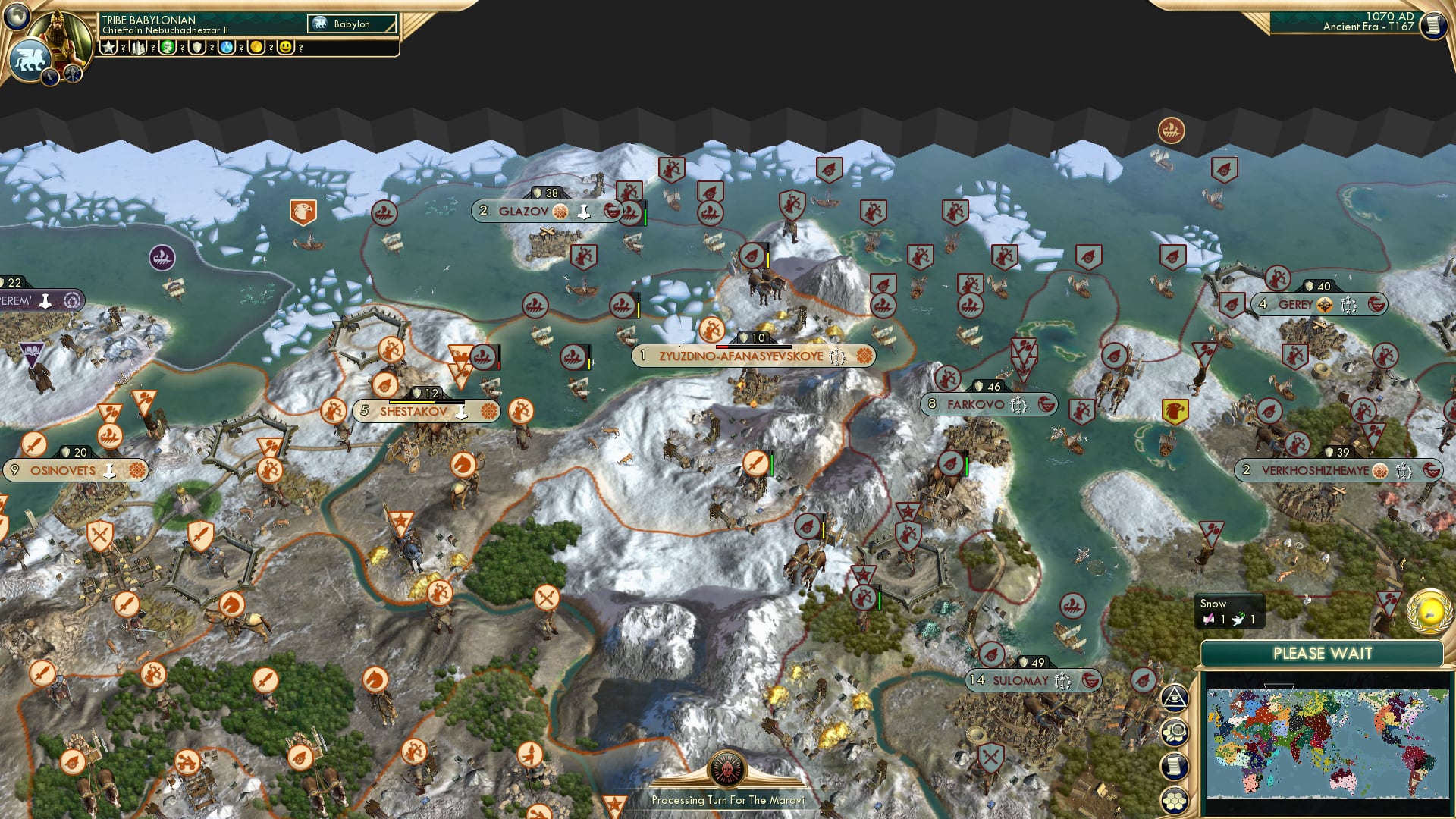Click the gold coin treasury icon

click(x=256, y=47)
